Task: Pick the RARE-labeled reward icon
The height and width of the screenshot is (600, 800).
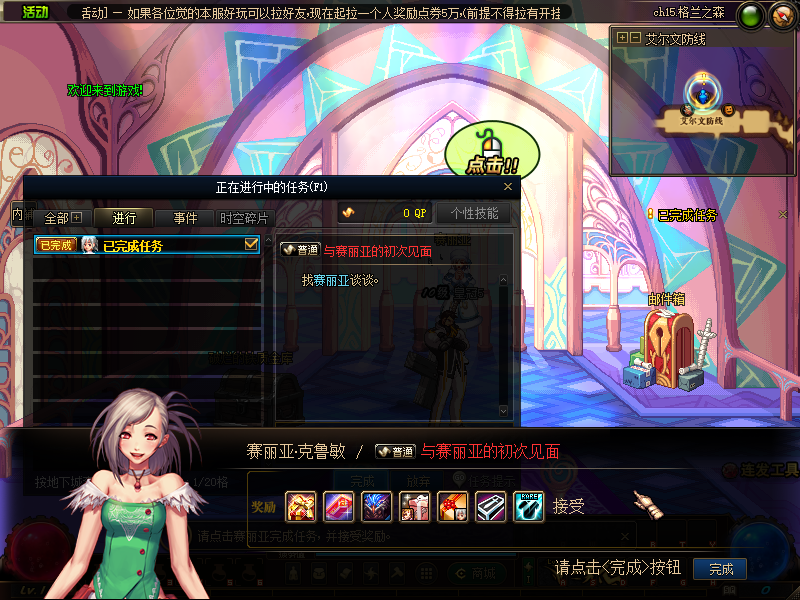Action: click(528, 507)
